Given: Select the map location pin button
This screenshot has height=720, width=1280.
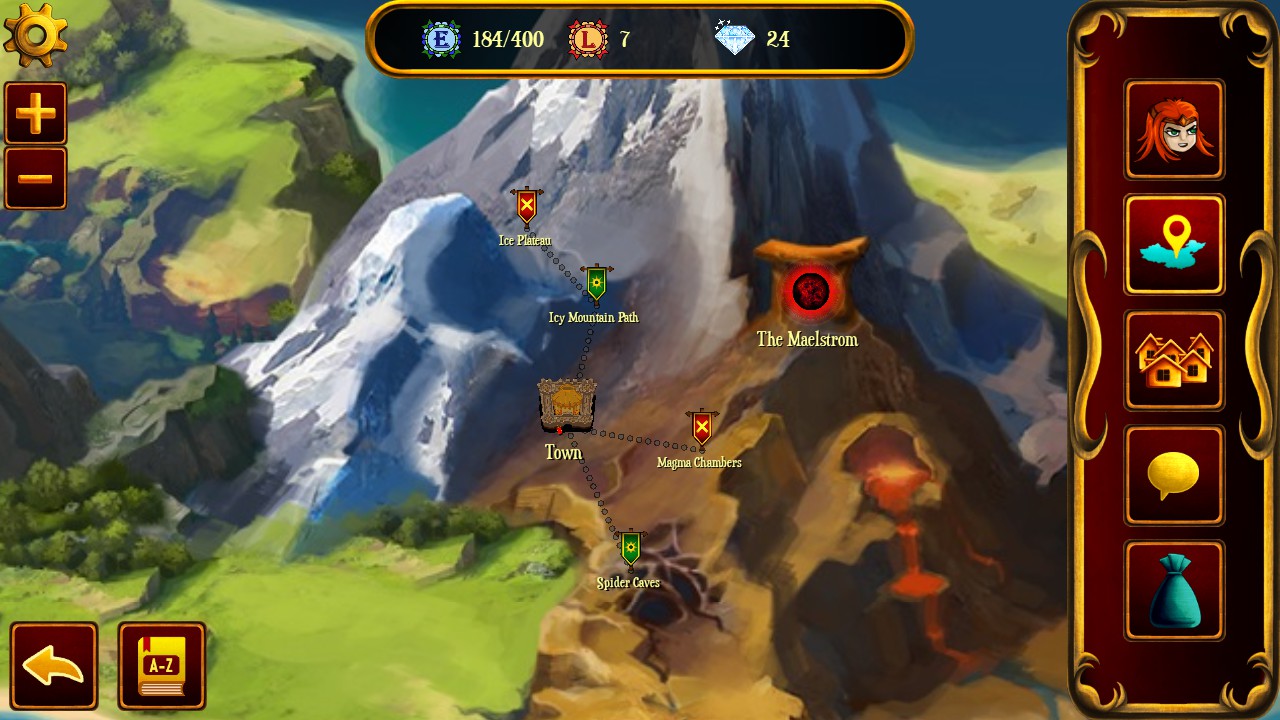Looking at the screenshot, I should coord(1174,245).
